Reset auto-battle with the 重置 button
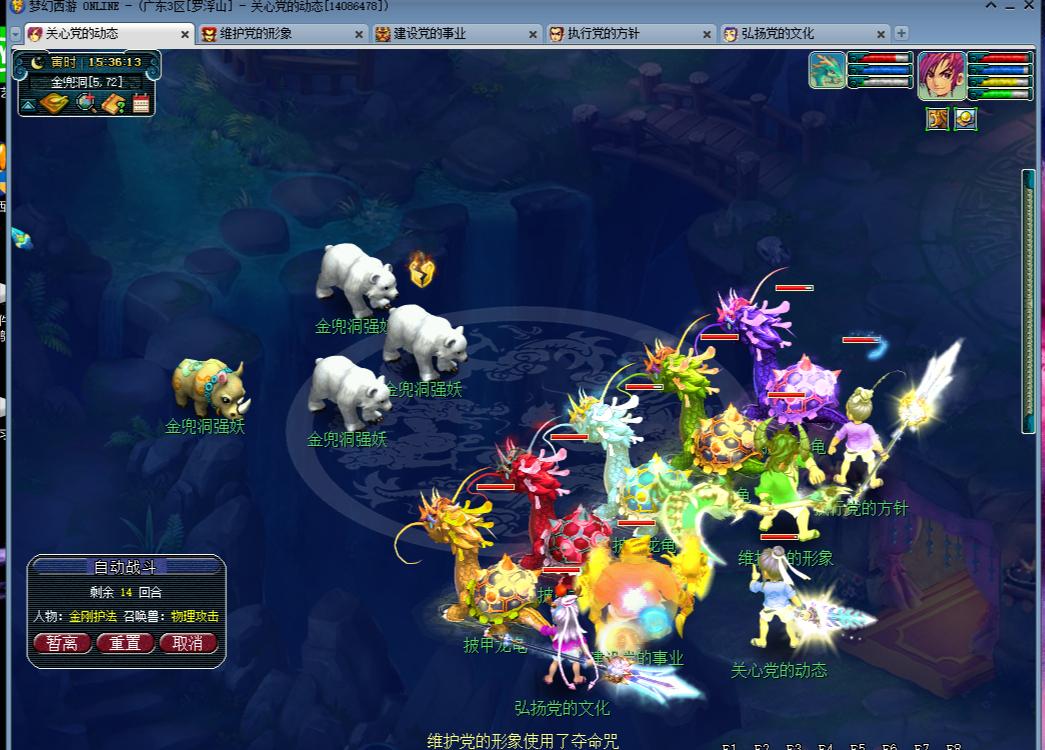Image resolution: width=1045 pixels, height=750 pixels. [x=125, y=643]
